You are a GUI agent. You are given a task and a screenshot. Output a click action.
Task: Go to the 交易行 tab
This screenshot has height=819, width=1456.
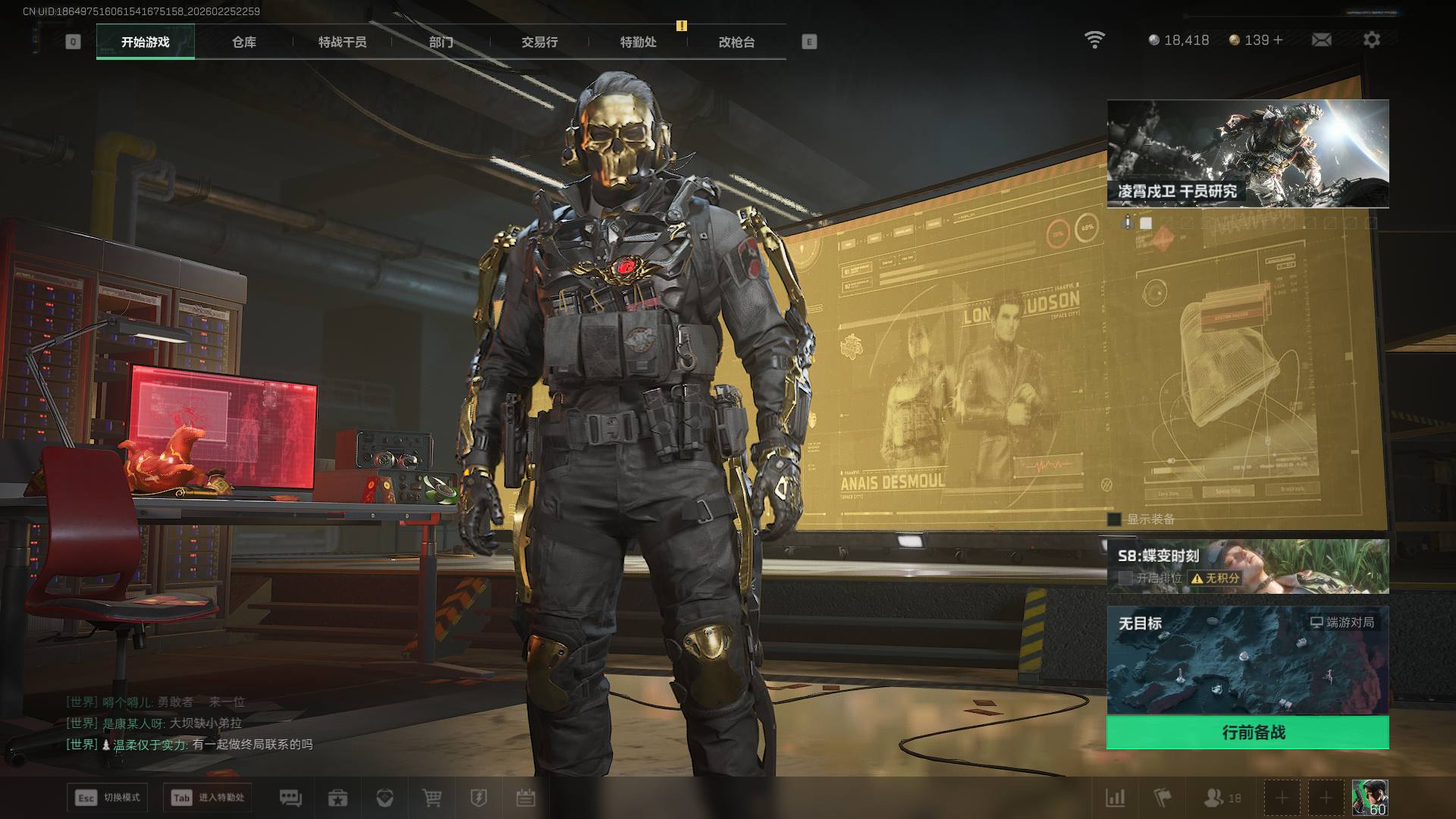point(539,42)
